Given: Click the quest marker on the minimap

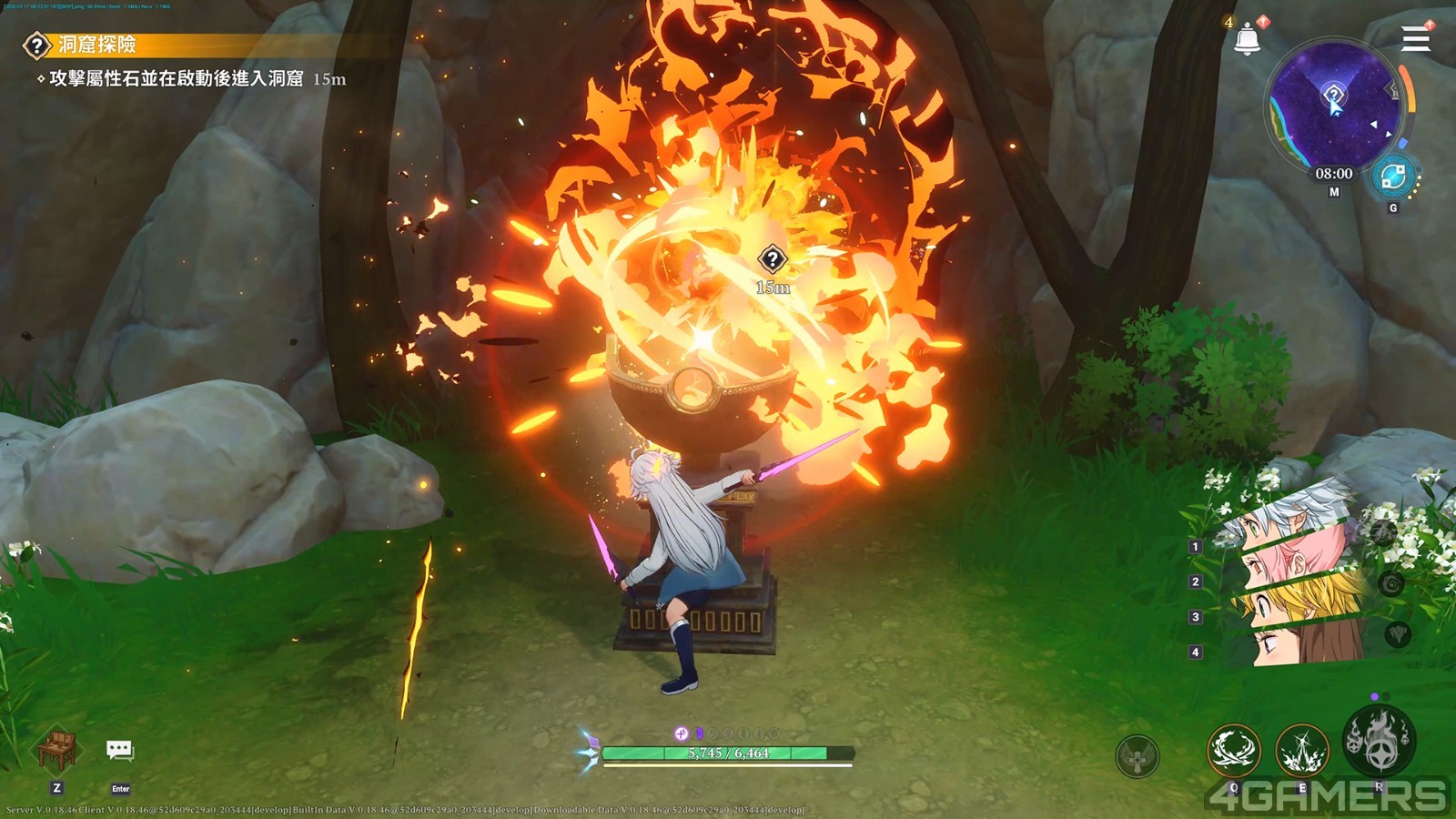Looking at the screenshot, I should point(1333,94).
